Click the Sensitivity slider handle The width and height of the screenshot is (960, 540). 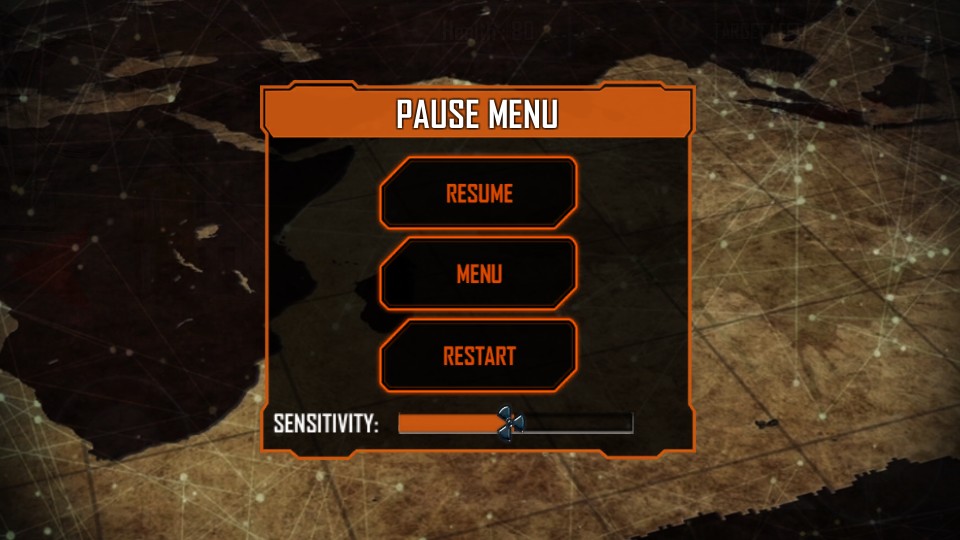[x=510, y=424]
